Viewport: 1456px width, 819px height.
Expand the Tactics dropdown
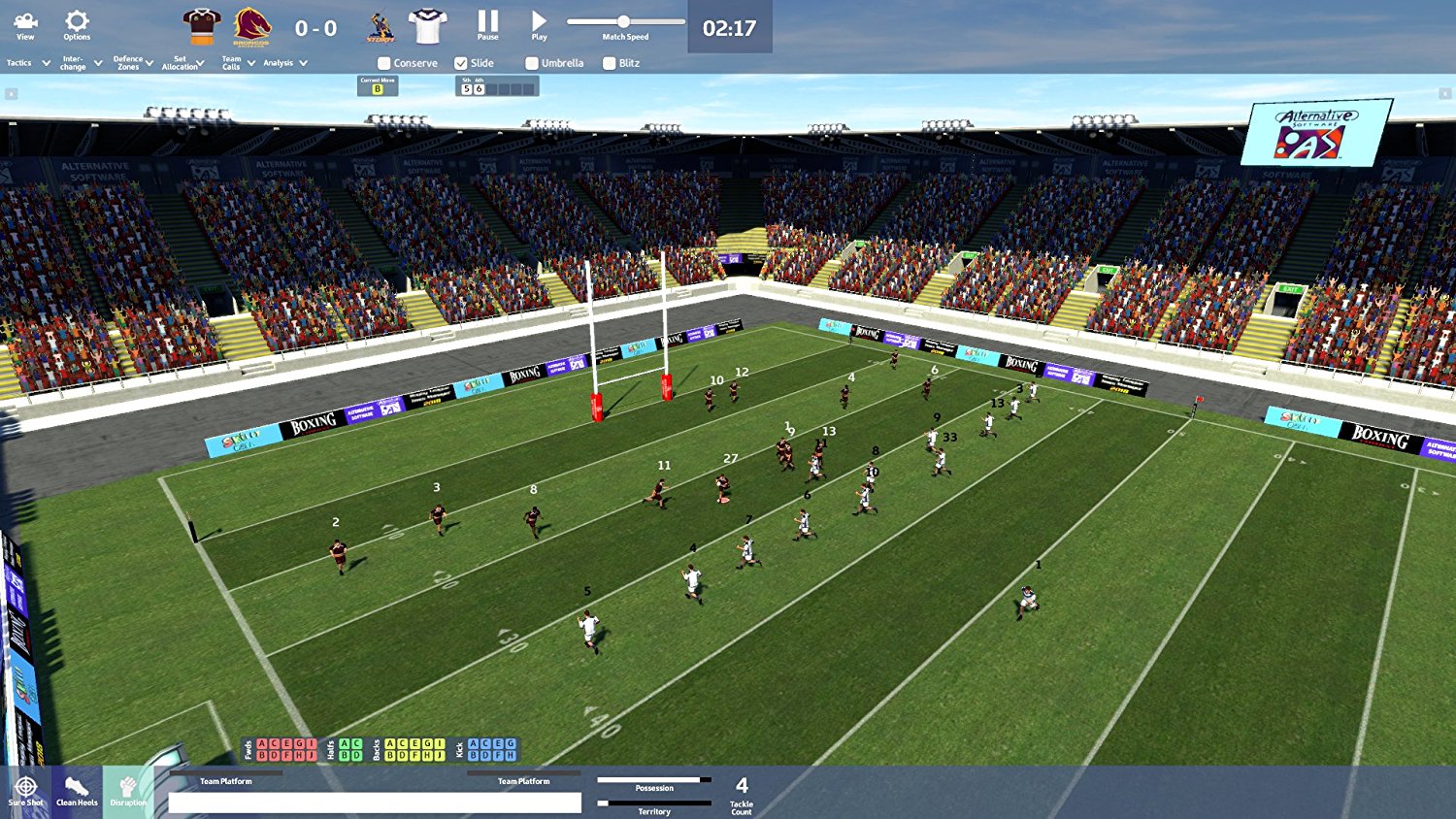[19, 62]
